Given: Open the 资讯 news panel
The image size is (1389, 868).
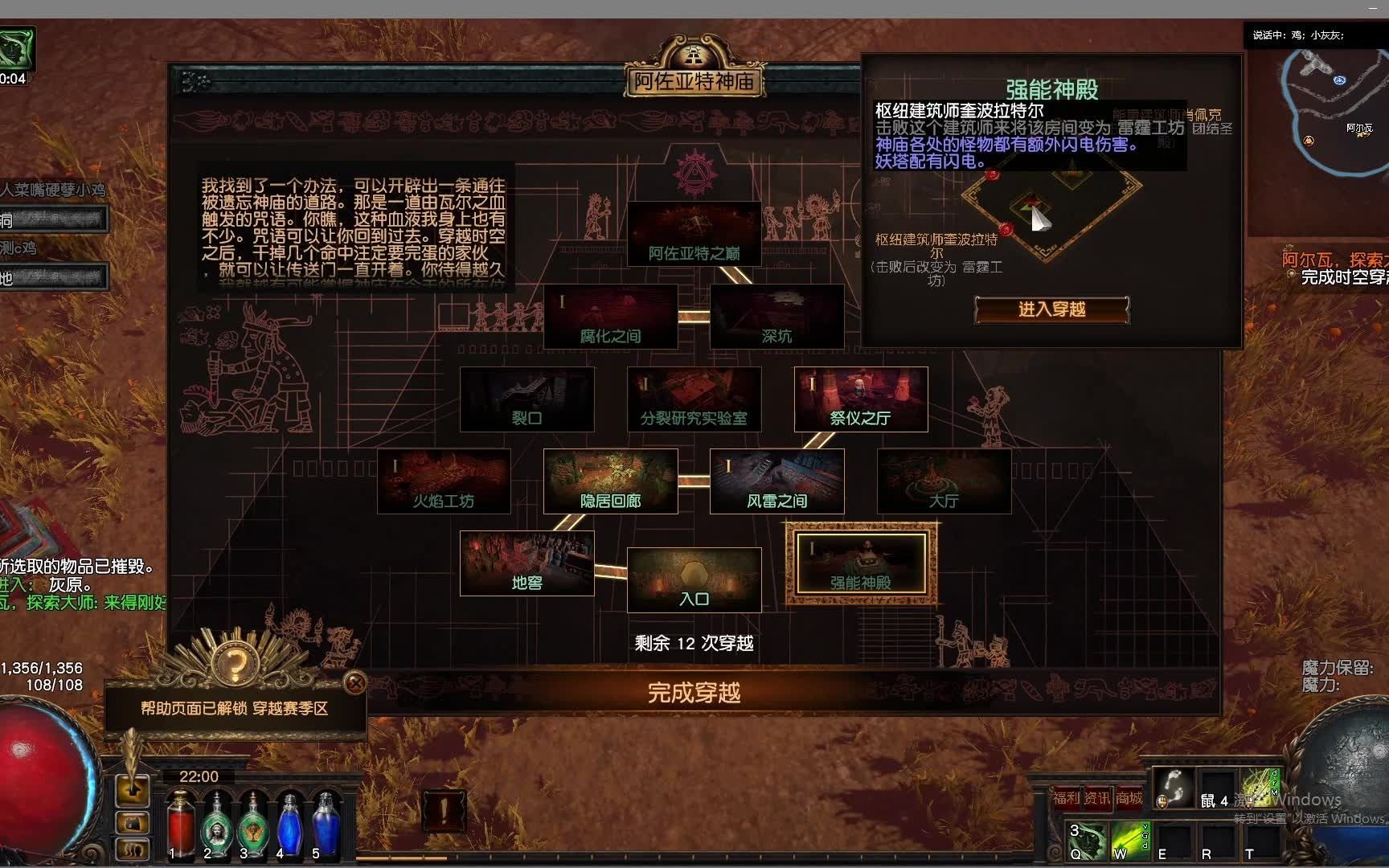Looking at the screenshot, I should point(1097,797).
